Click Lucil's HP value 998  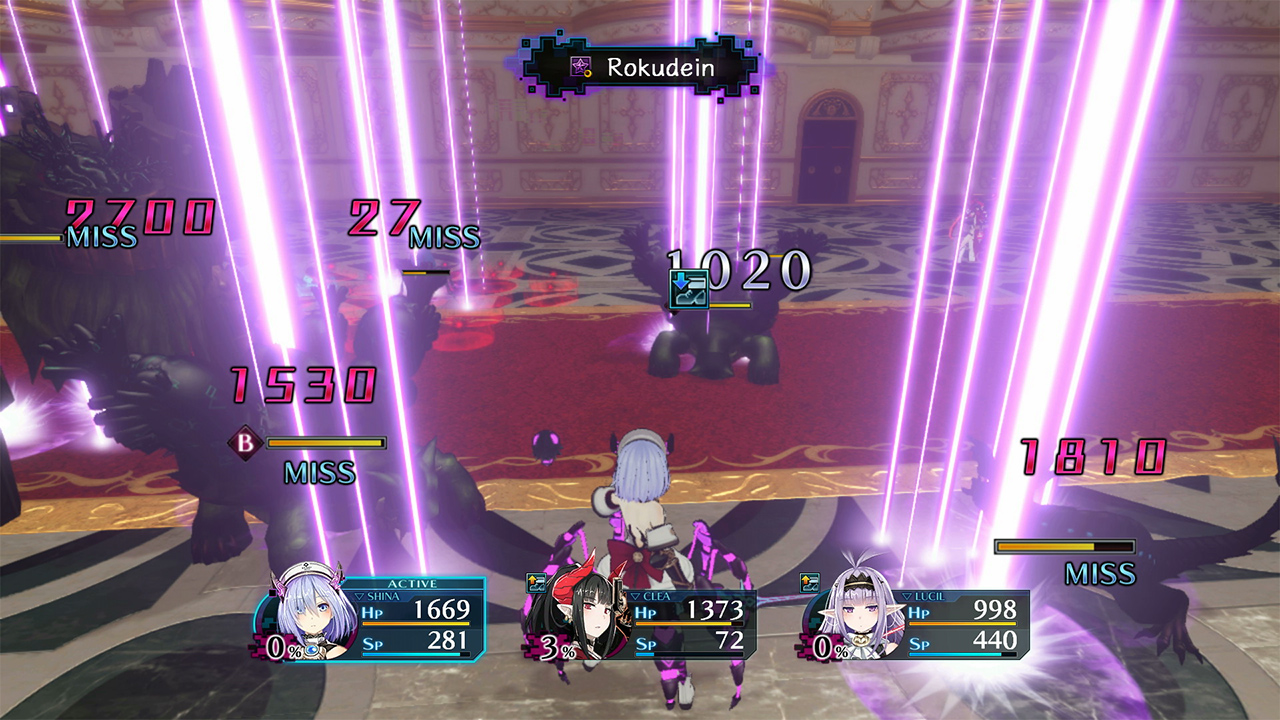[996, 610]
